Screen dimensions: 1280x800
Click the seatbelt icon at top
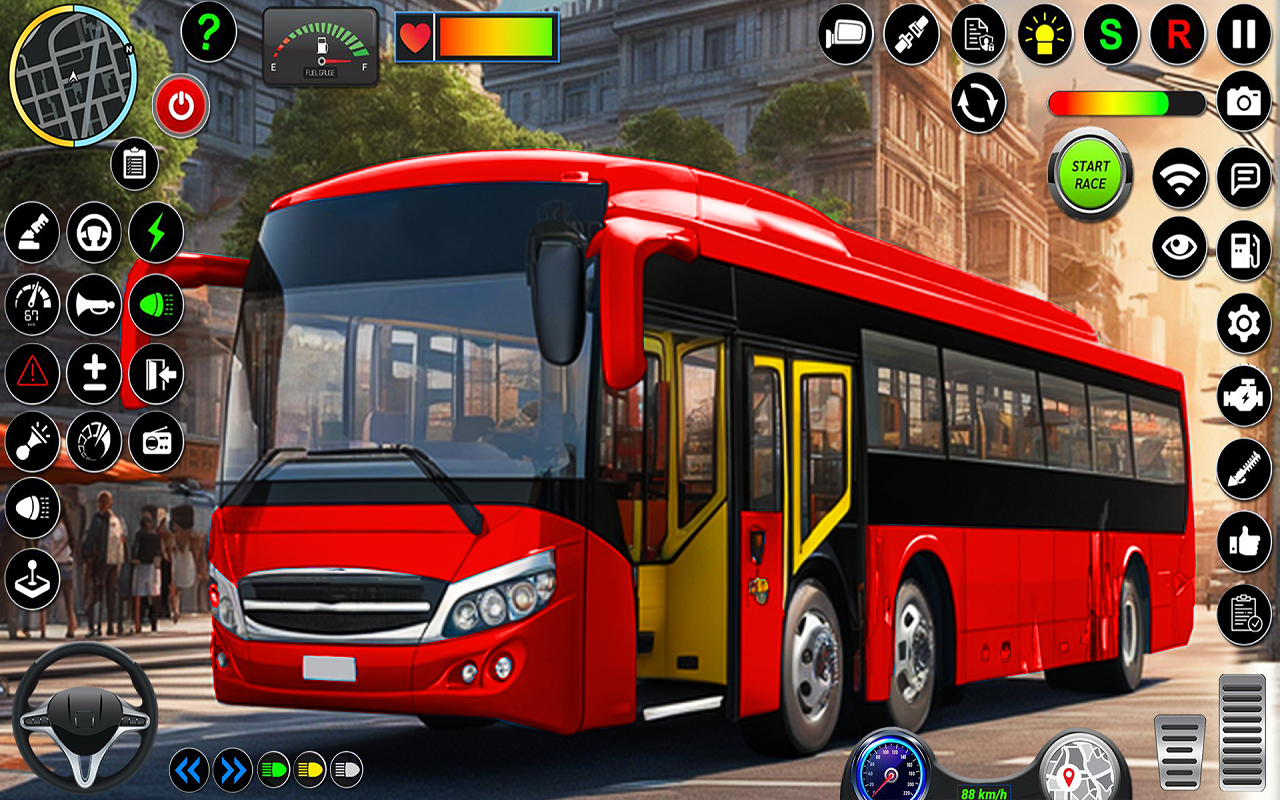[910, 35]
